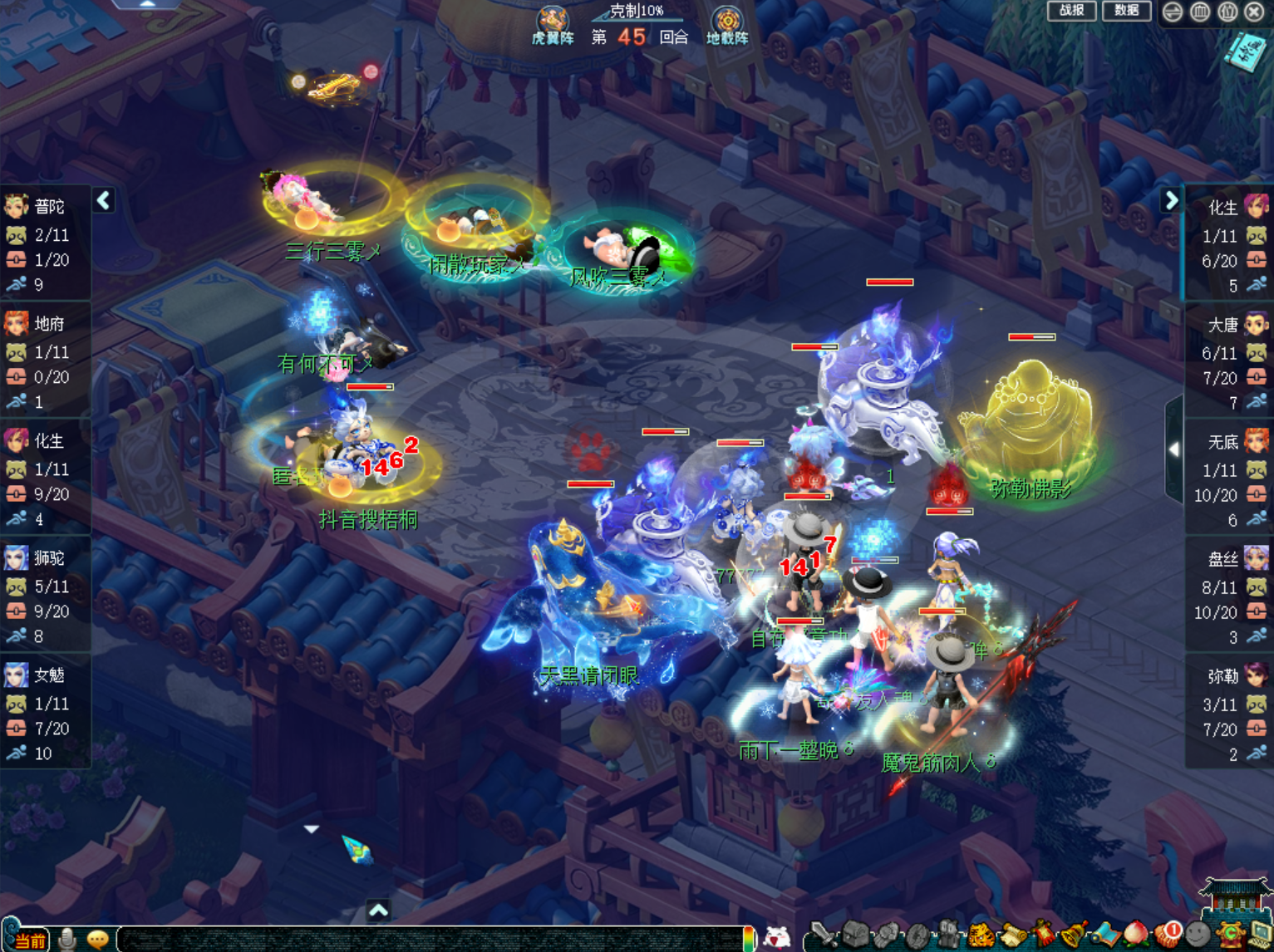Click the swap arrows circle icon
The image size is (1274, 952).
pyautogui.click(x=1173, y=12)
